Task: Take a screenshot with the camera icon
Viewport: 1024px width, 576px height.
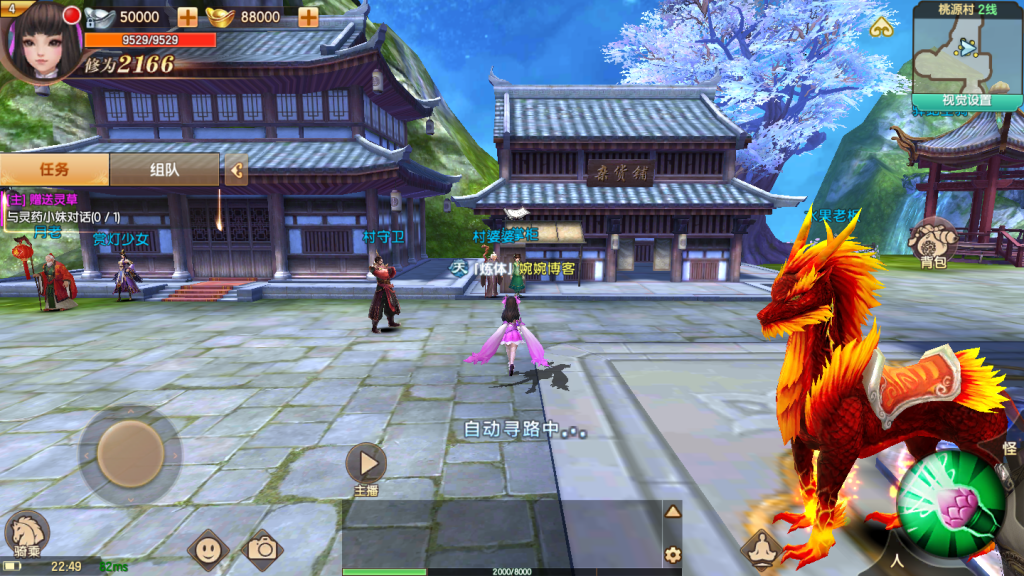Action: pyautogui.click(x=263, y=548)
